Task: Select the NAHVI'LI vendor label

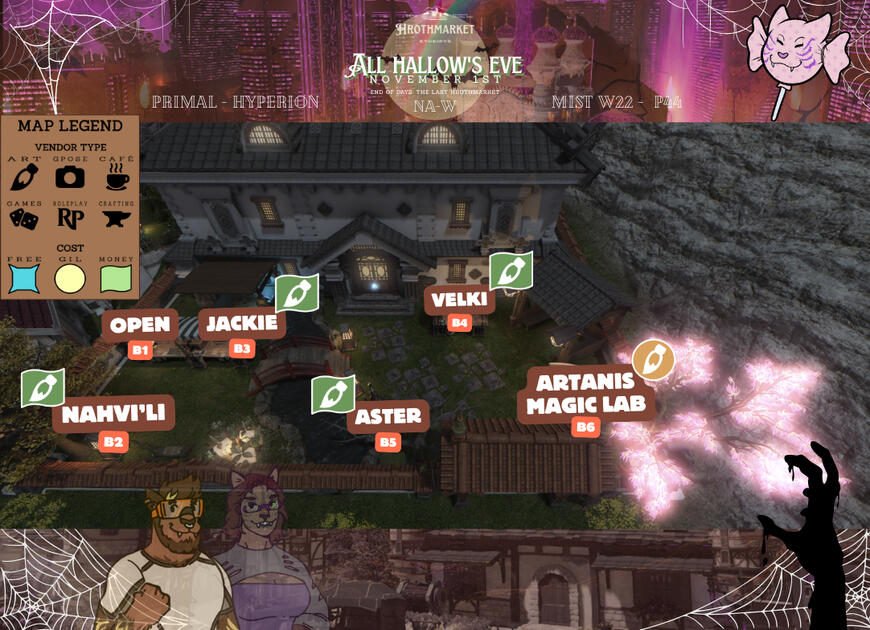Action: pyautogui.click(x=113, y=414)
